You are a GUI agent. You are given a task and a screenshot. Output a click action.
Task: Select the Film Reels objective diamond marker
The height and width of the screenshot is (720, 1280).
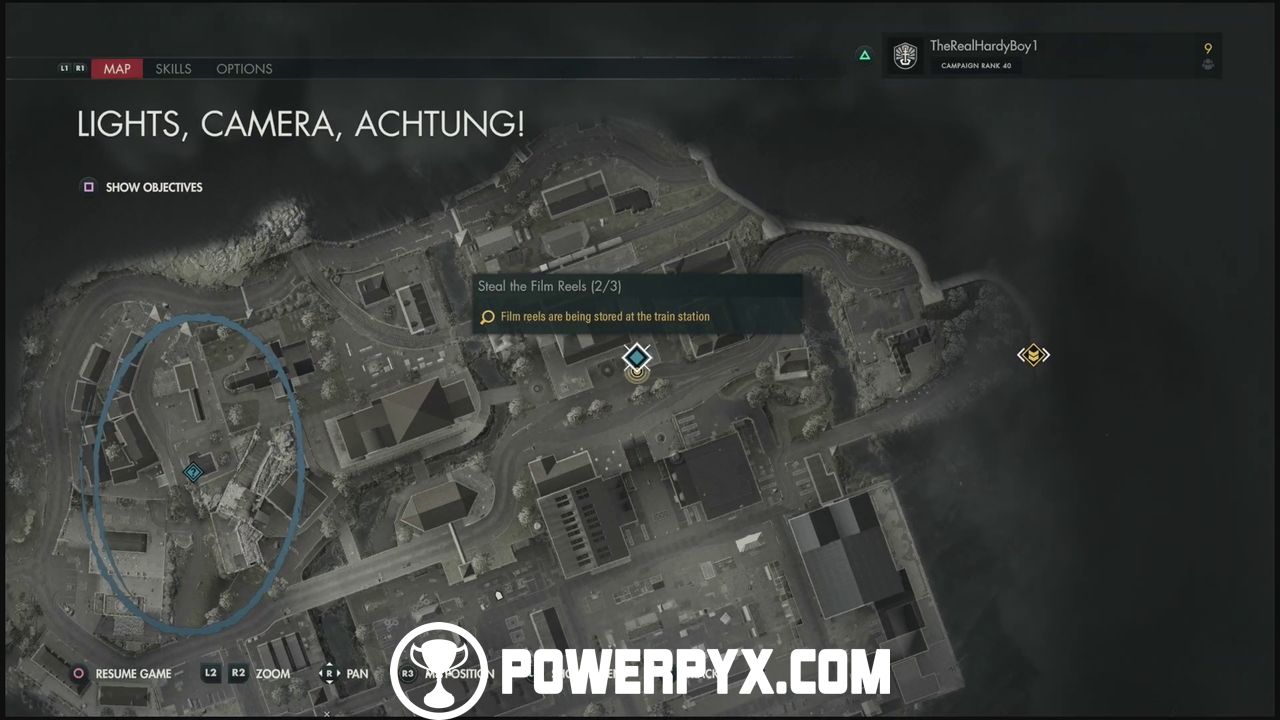[636, 357]
